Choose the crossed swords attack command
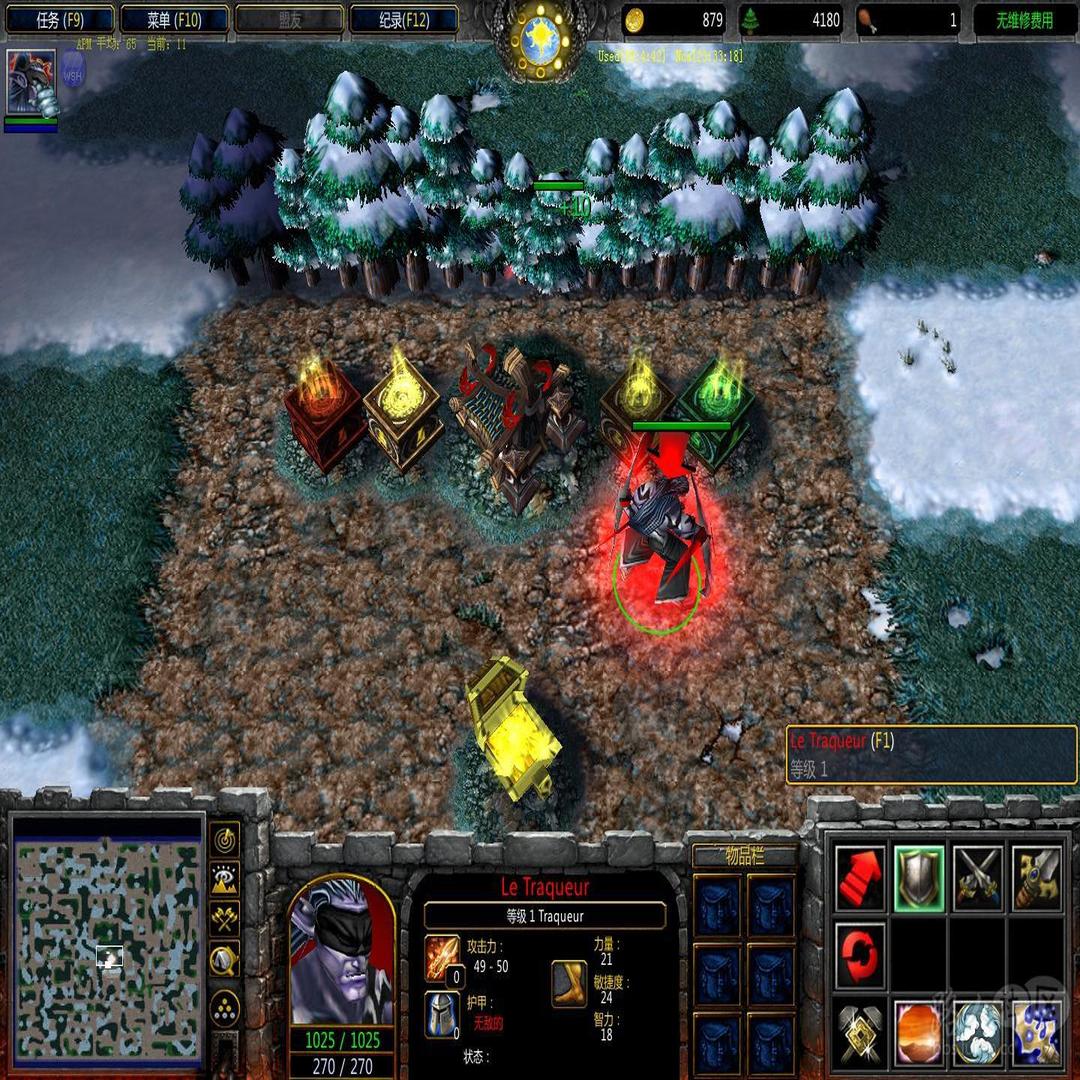The image size is (1080, 1080). coord(978,877)
